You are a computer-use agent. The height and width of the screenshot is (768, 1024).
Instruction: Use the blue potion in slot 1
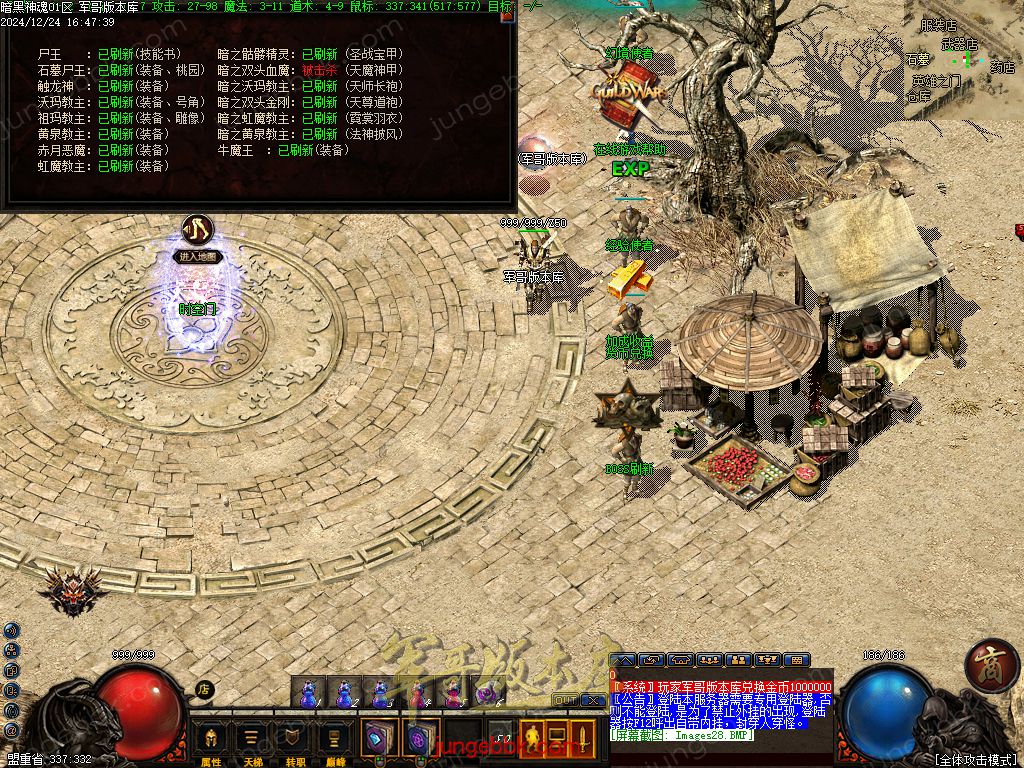(308, 692)
